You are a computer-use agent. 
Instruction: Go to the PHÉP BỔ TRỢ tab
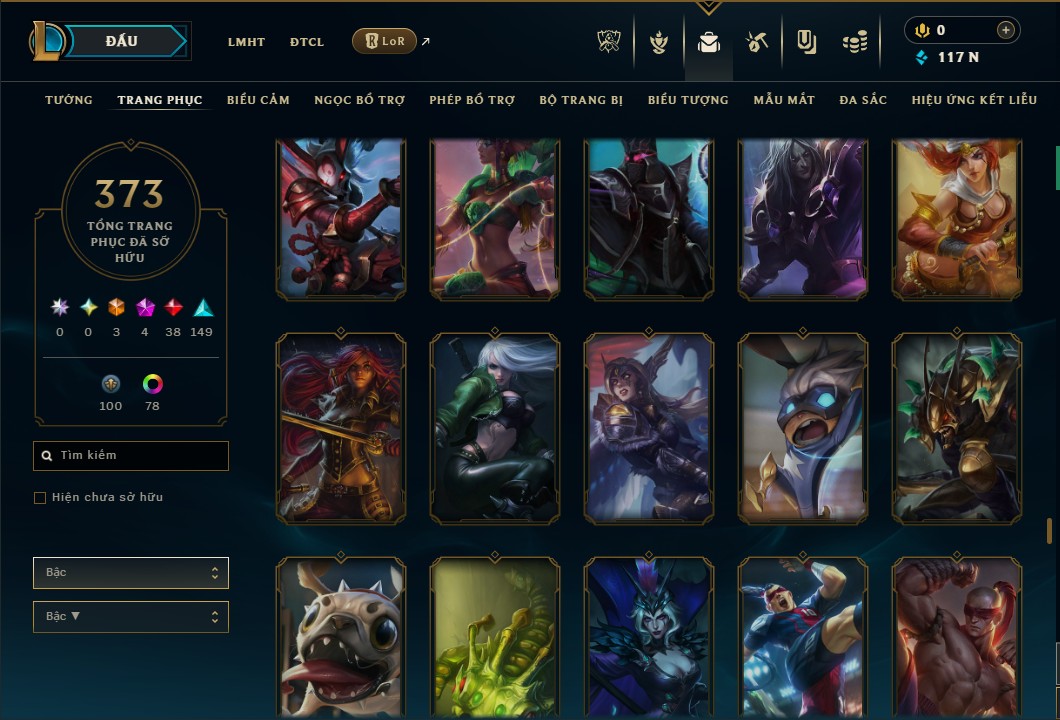point(472,100)
